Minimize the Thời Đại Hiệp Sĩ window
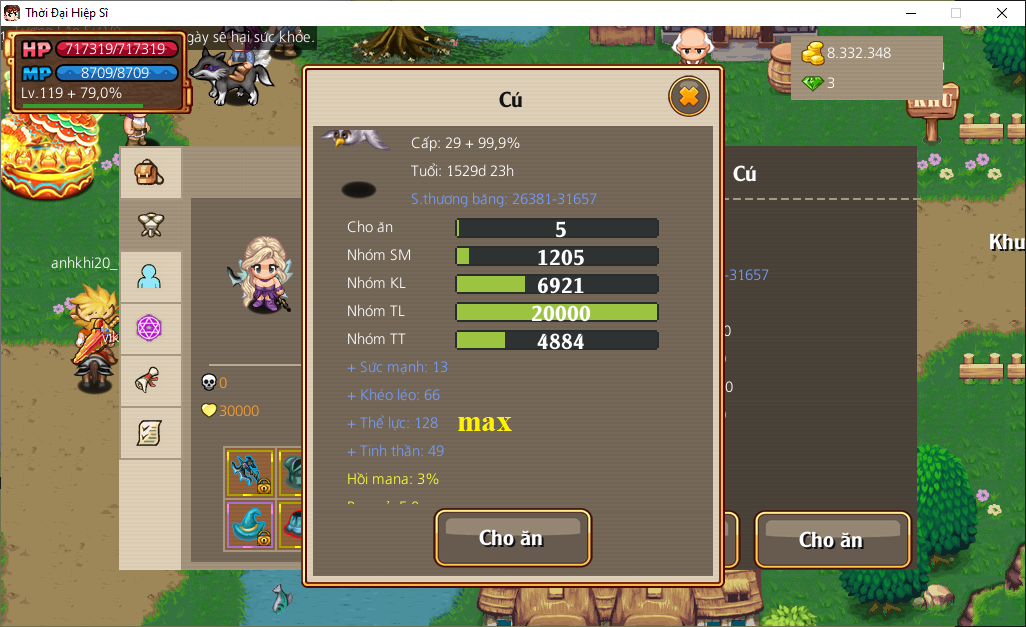Image resolution: width=1026 pixels, height=627 pixels. 911,13
